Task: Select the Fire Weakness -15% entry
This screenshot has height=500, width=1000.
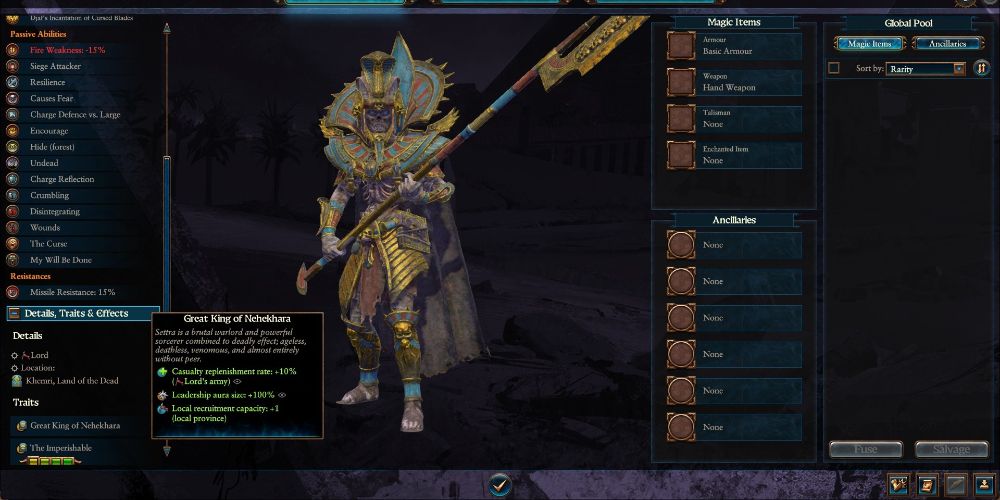Action: (66, 50)
